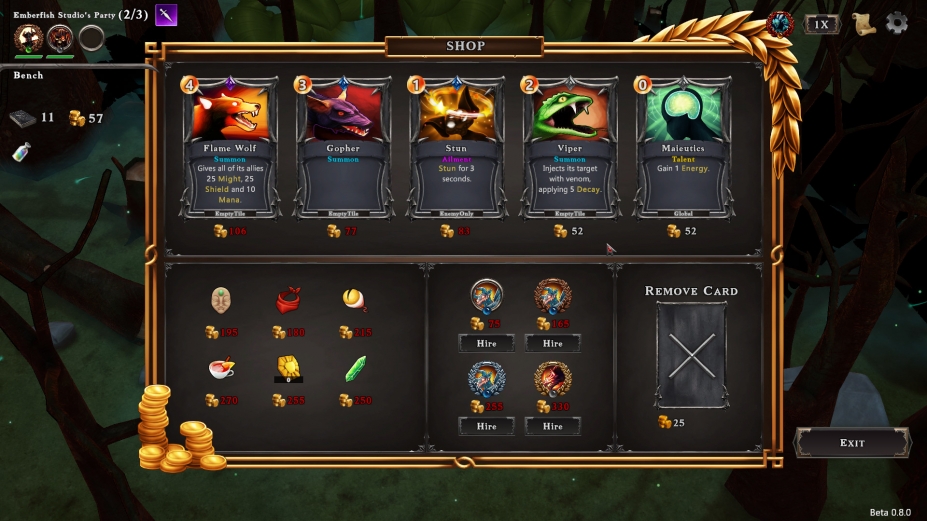Exit the shop

tap(852, 443)
